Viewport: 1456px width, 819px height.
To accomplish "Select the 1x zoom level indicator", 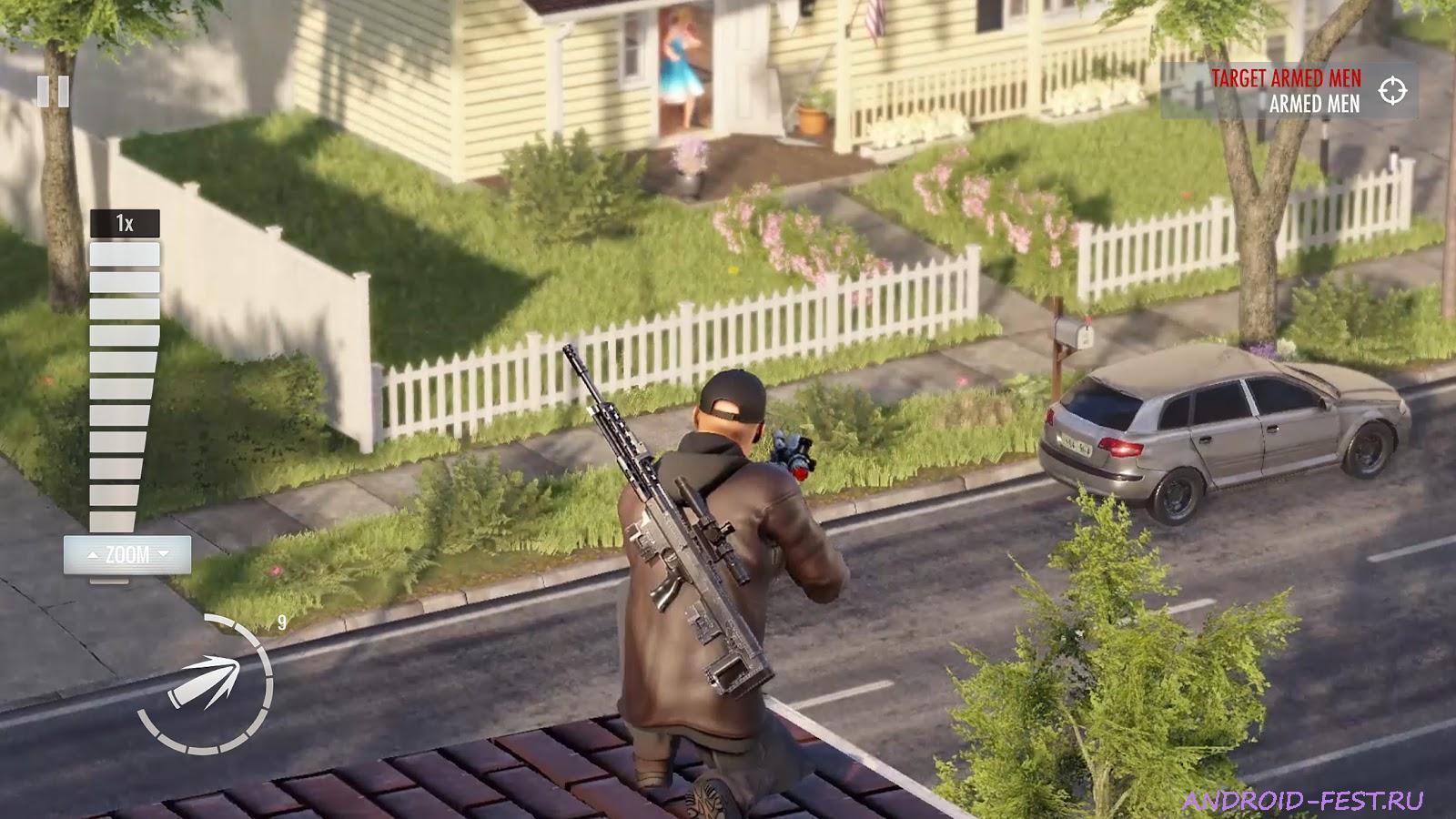I will (123, 221).
